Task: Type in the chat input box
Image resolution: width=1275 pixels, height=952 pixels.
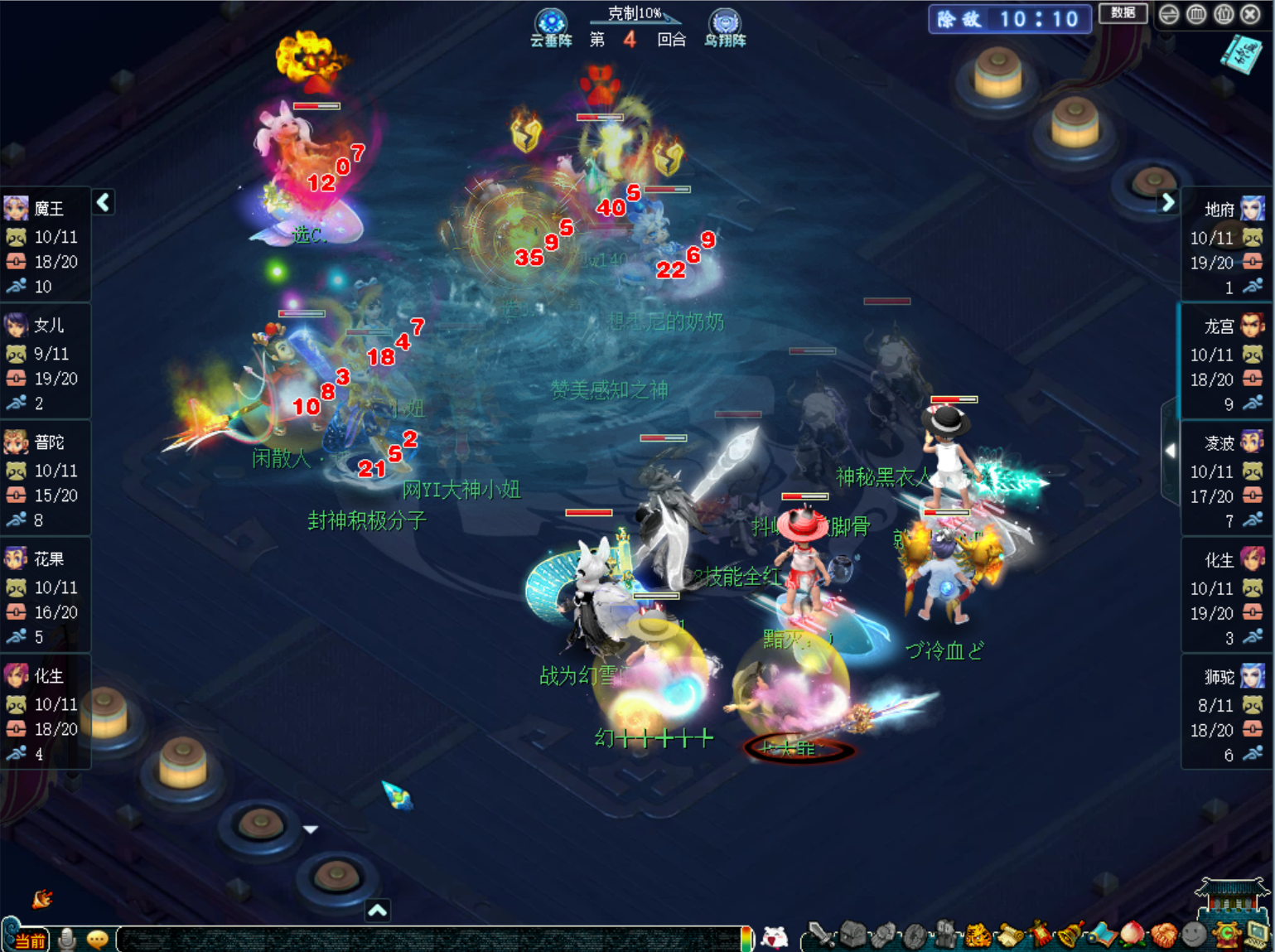Action: click(431, 939)
